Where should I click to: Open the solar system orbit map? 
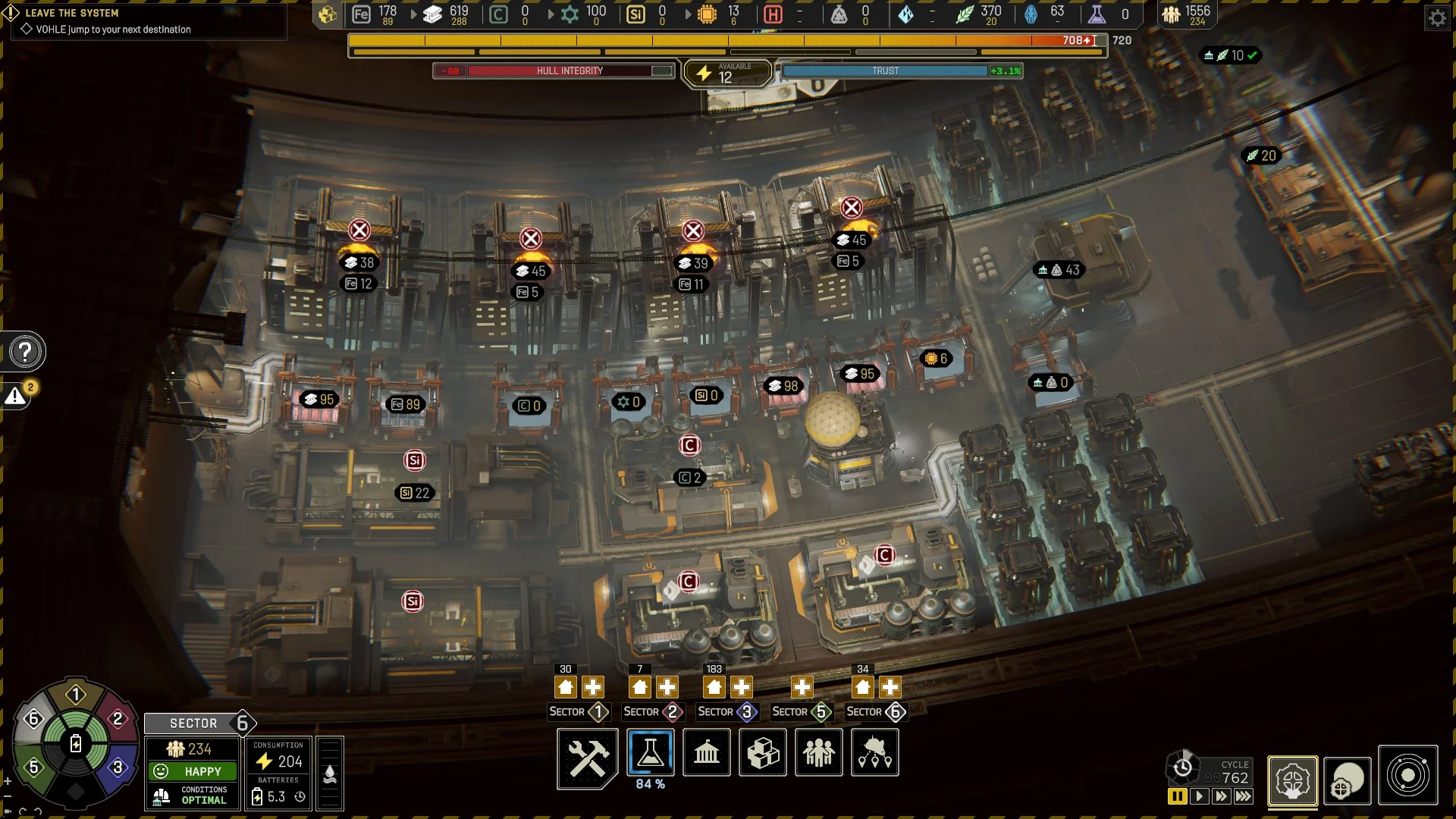[1407, 776]
